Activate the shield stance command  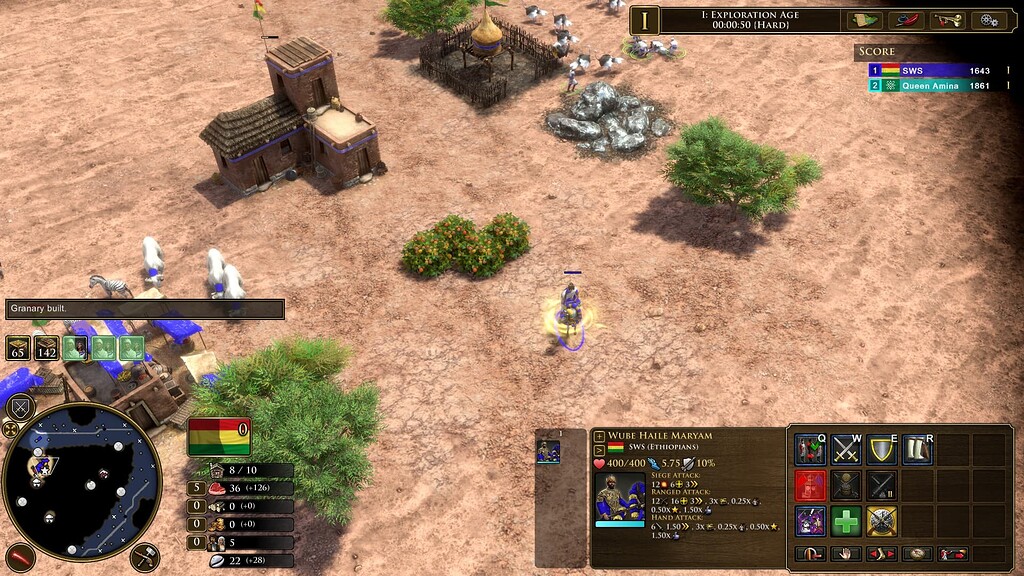coord(882,450)
